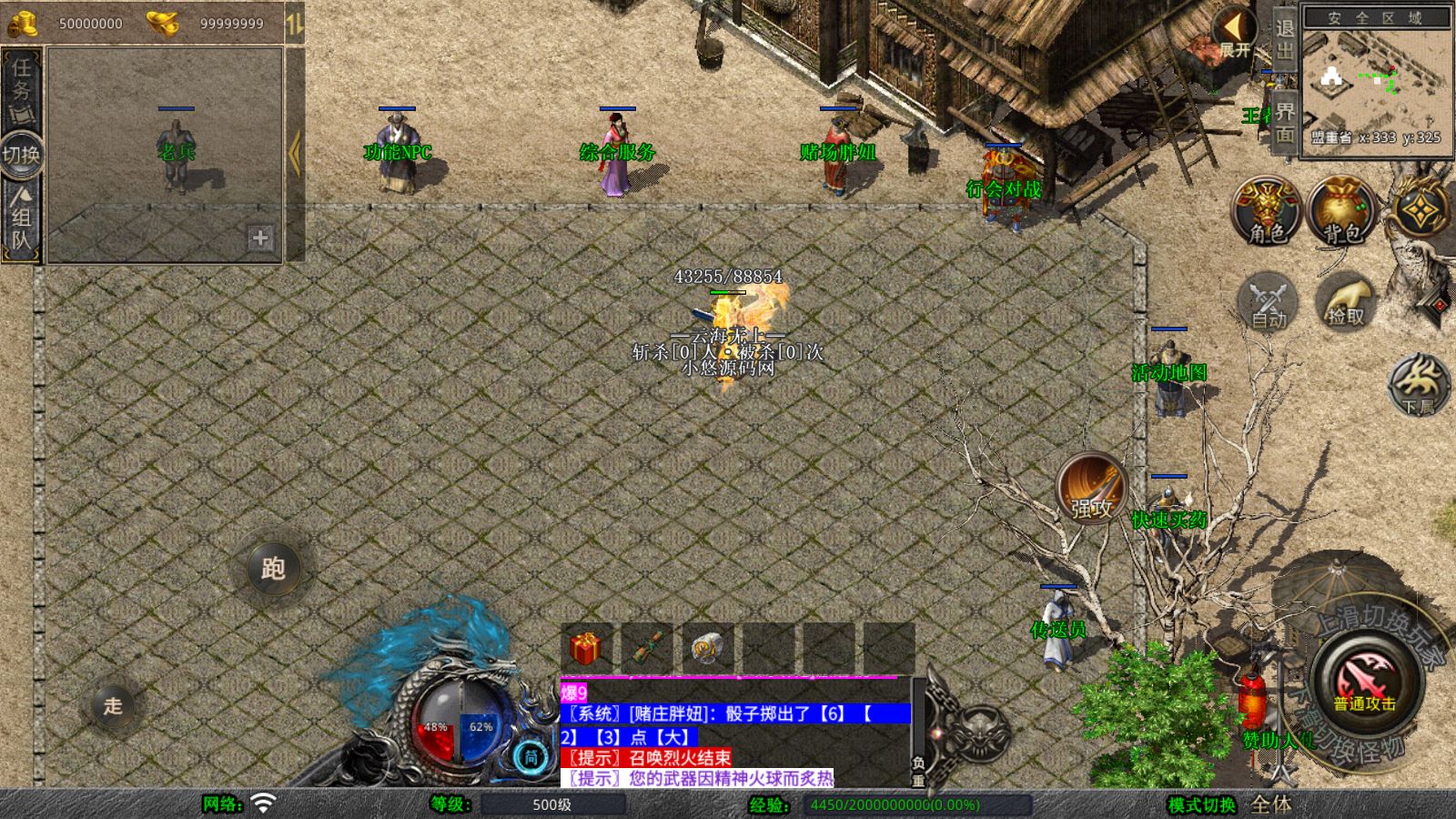Screen dimensions: 1456x819
Task: Tap the round 切换 switch button
Action: coord(21,155)
